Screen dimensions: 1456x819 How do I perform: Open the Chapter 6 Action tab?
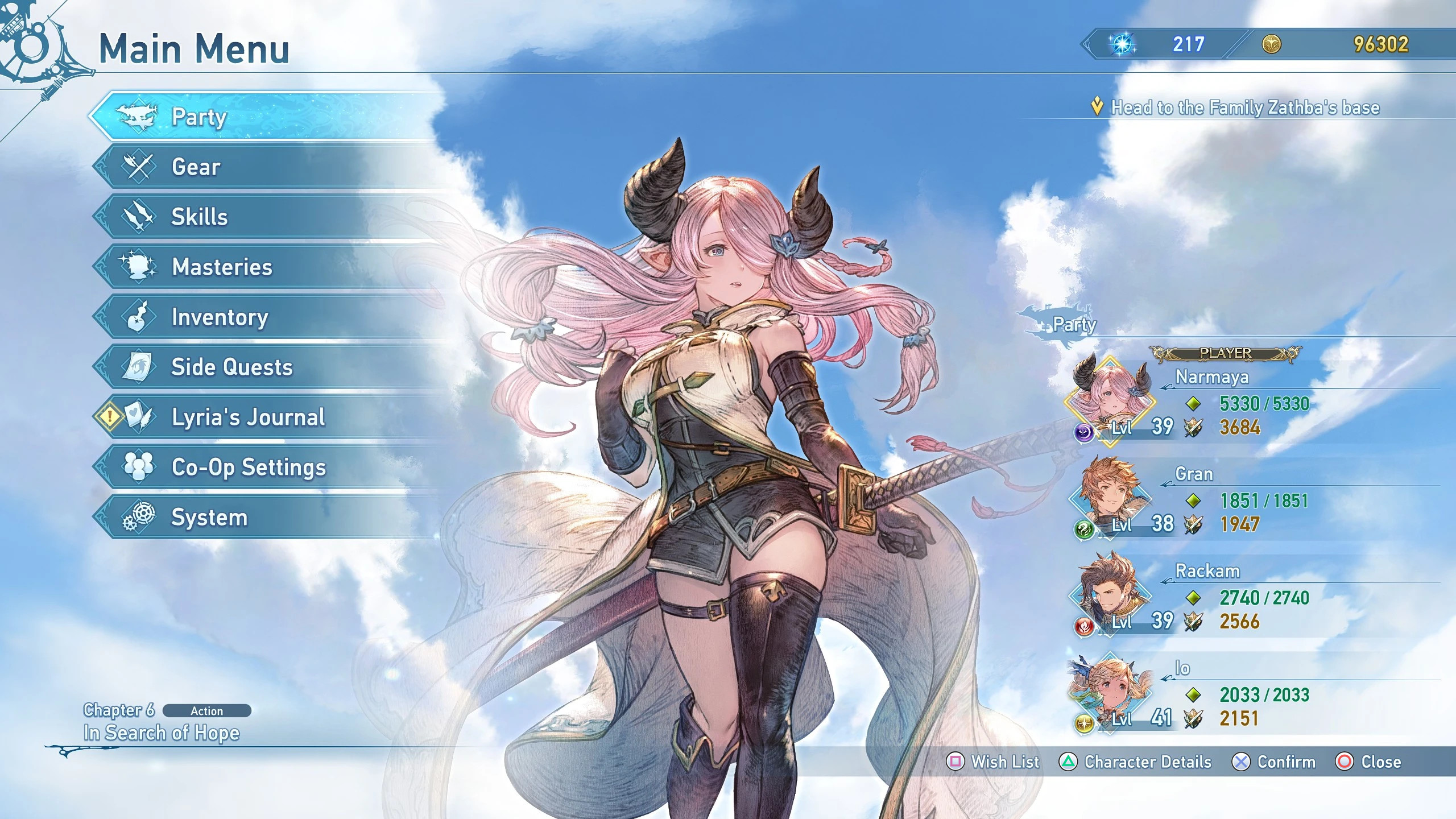pyautogui.click(x=206, y=711)
